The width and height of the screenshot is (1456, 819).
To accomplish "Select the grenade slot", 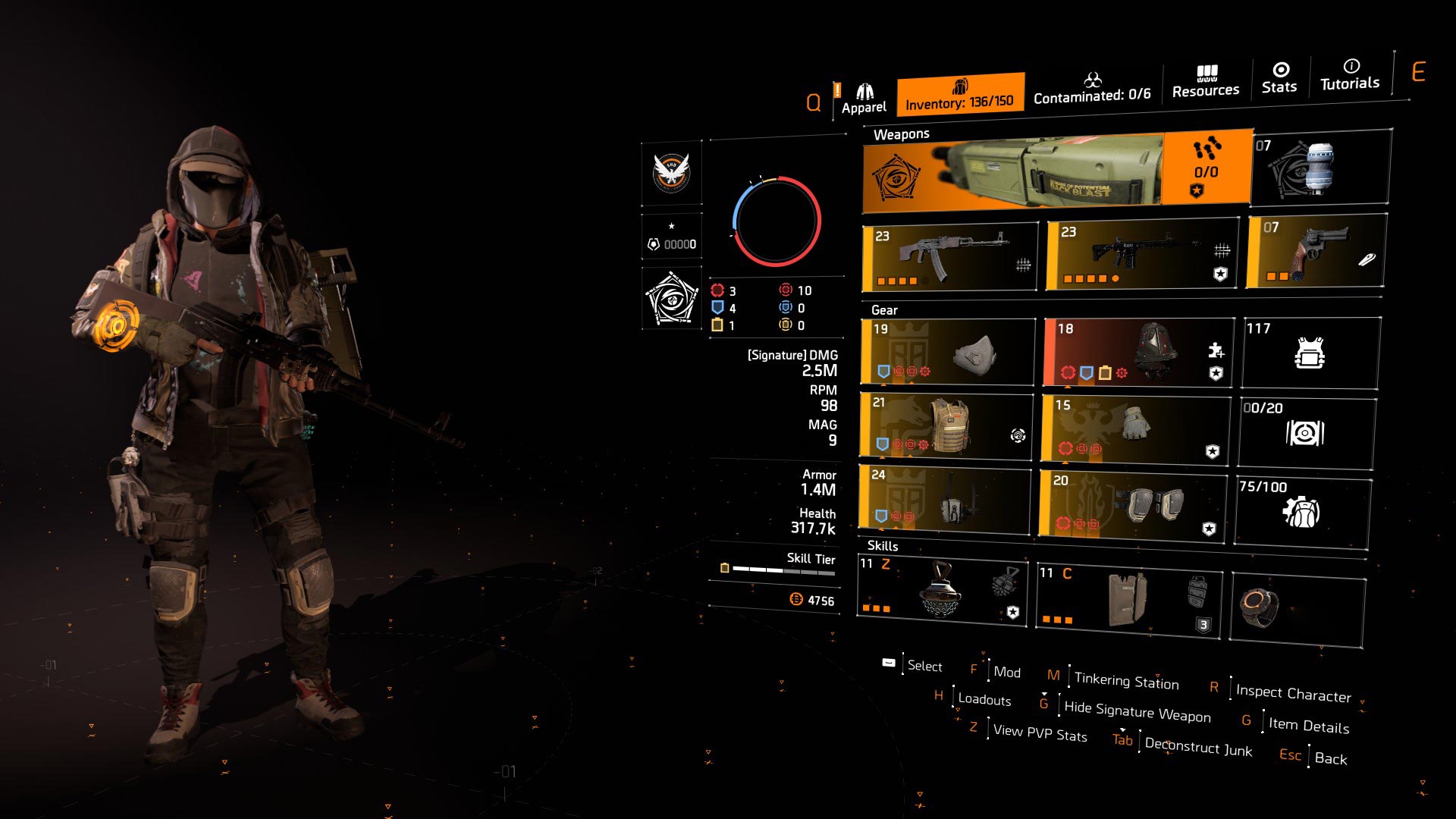I will tap(1320, 168).
